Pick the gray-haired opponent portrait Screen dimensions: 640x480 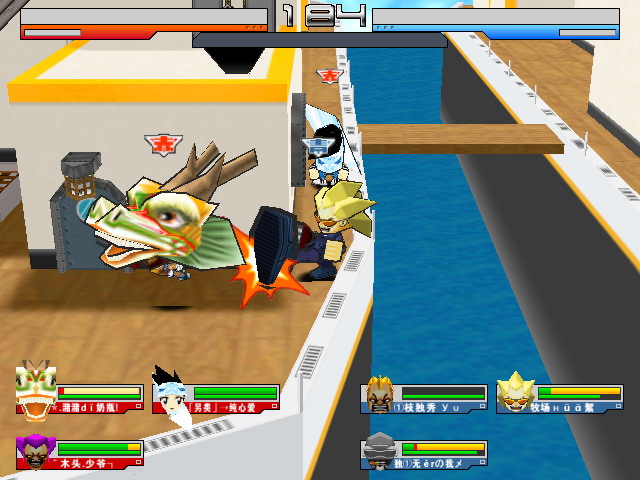(380, 451)
